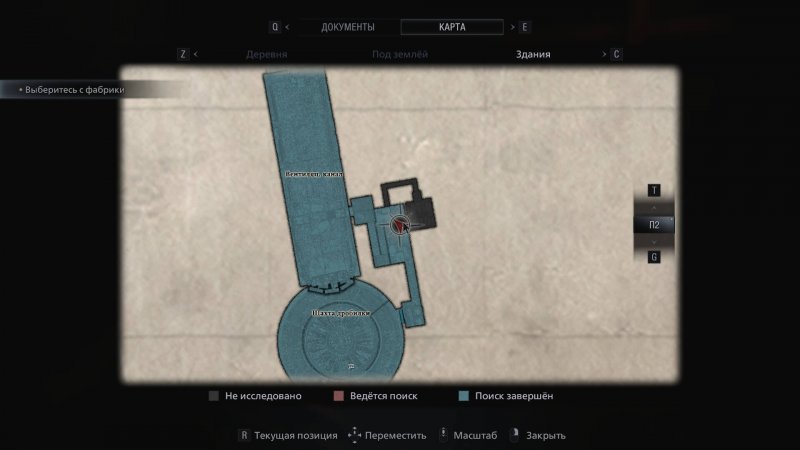Show the Деревня map section

click(x=266, y=55)
